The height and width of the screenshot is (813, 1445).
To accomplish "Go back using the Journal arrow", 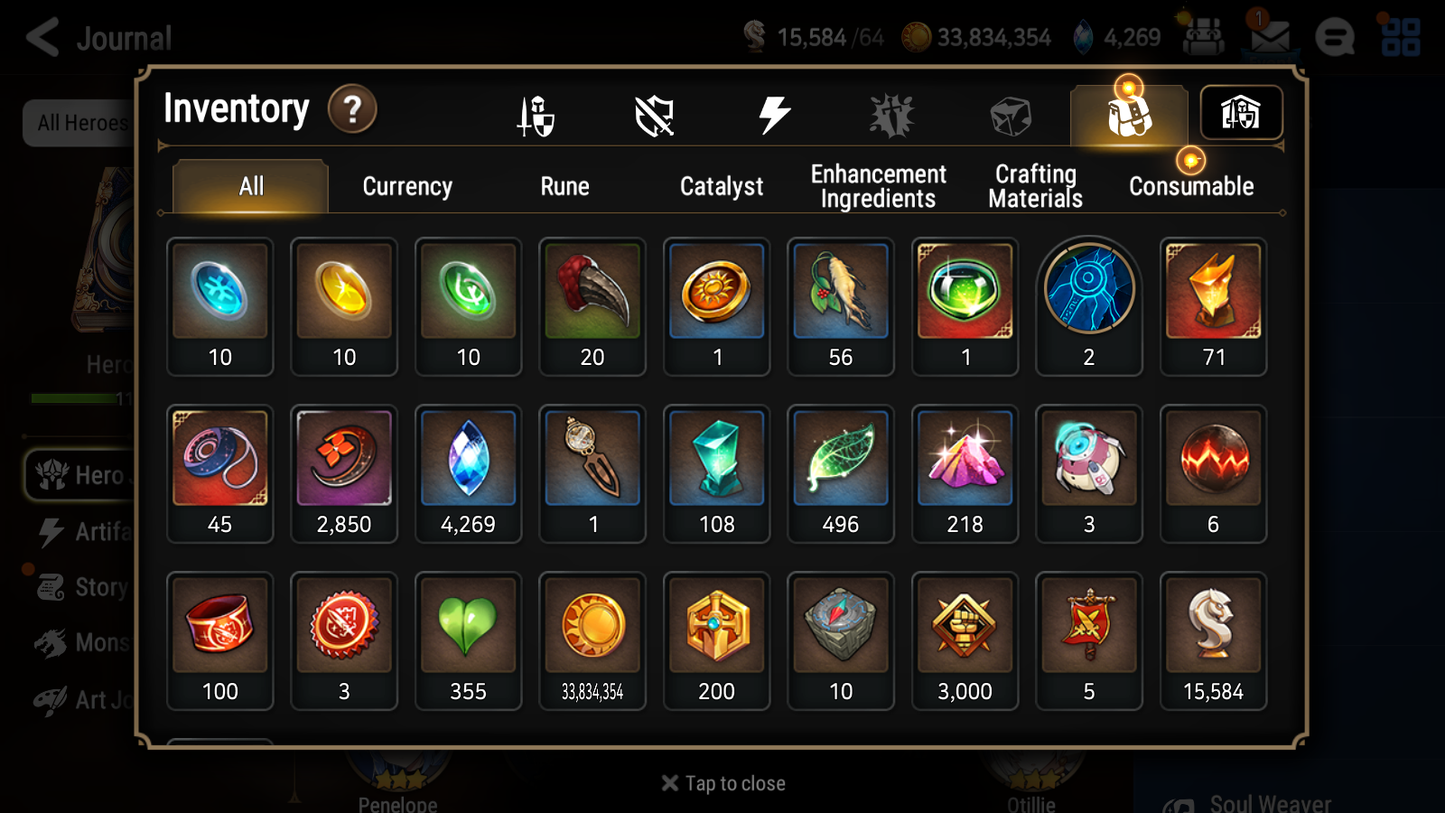I will [x=42, y=37].
